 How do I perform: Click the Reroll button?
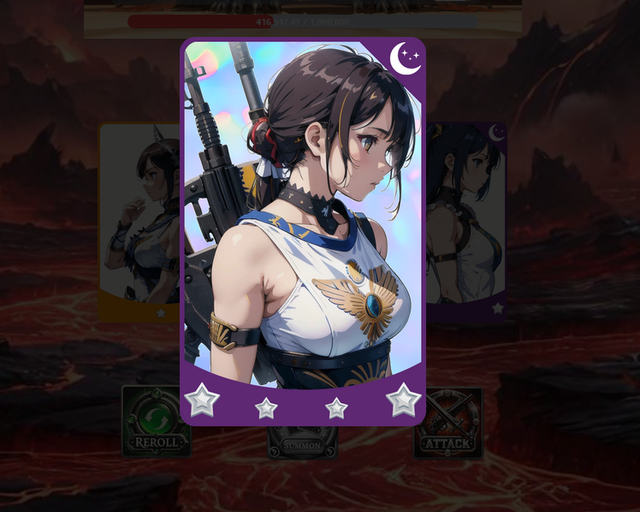155,422
